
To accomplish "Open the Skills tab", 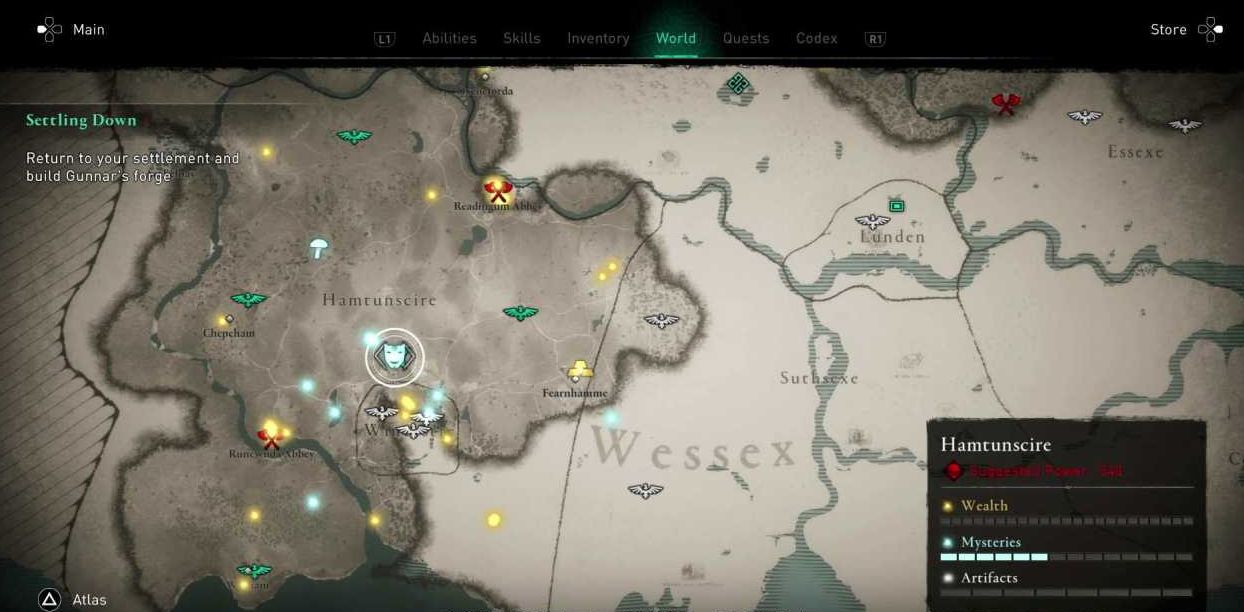I will [x=521, y=38].
